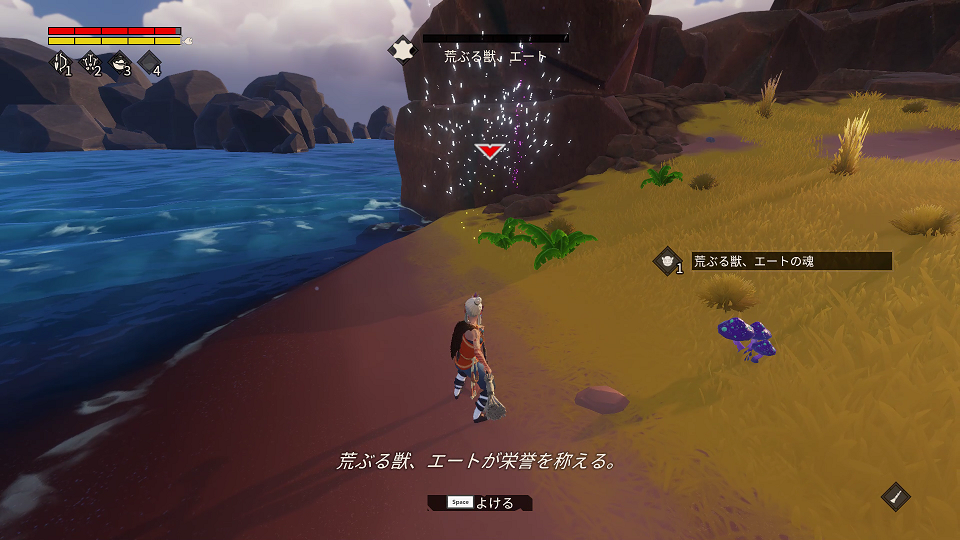This screenshot has width=960, height=540.
Task: Click the horn icon diamond
Action: click(x=896, y=497)
